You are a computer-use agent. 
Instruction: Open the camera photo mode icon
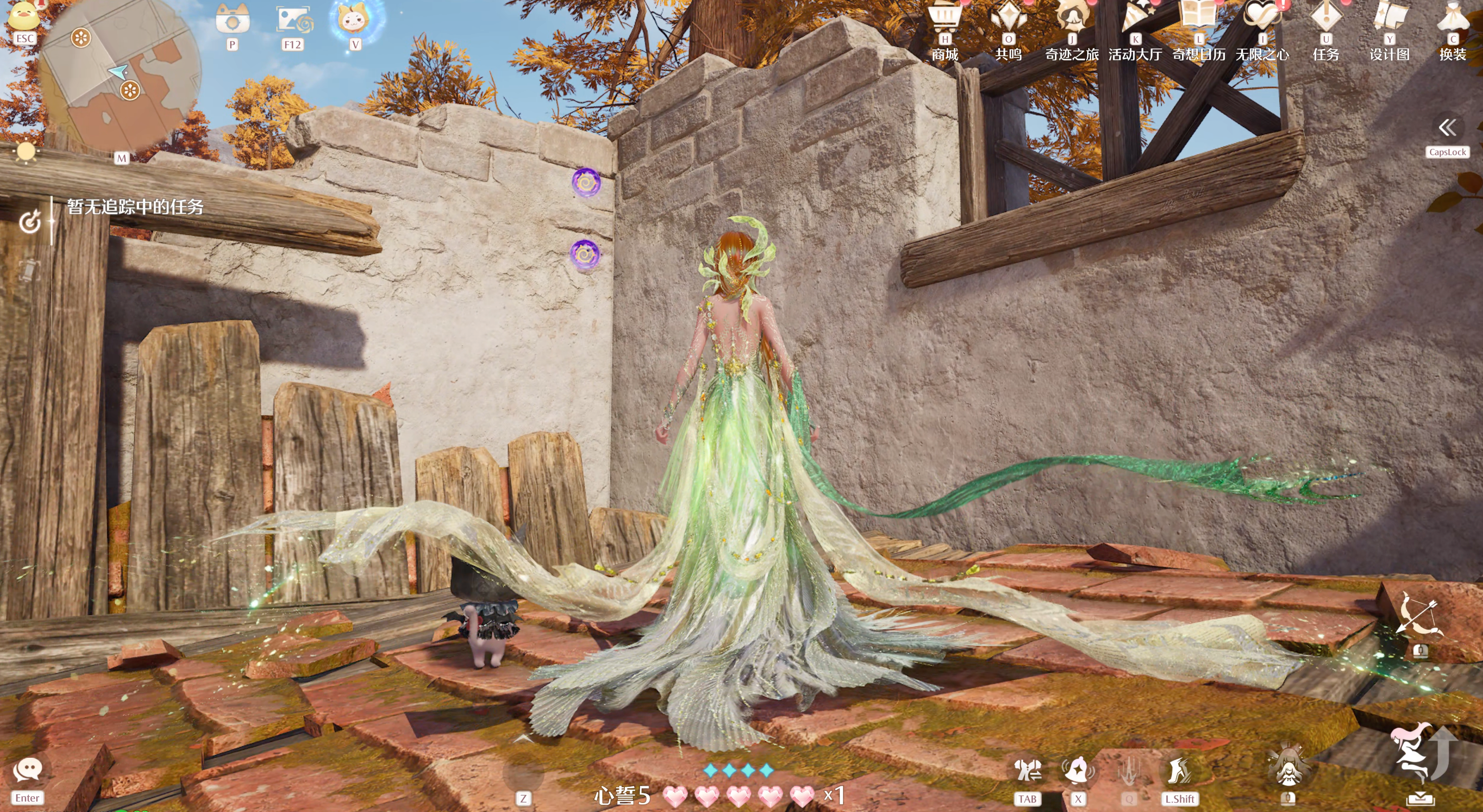(x=232, y=21)
